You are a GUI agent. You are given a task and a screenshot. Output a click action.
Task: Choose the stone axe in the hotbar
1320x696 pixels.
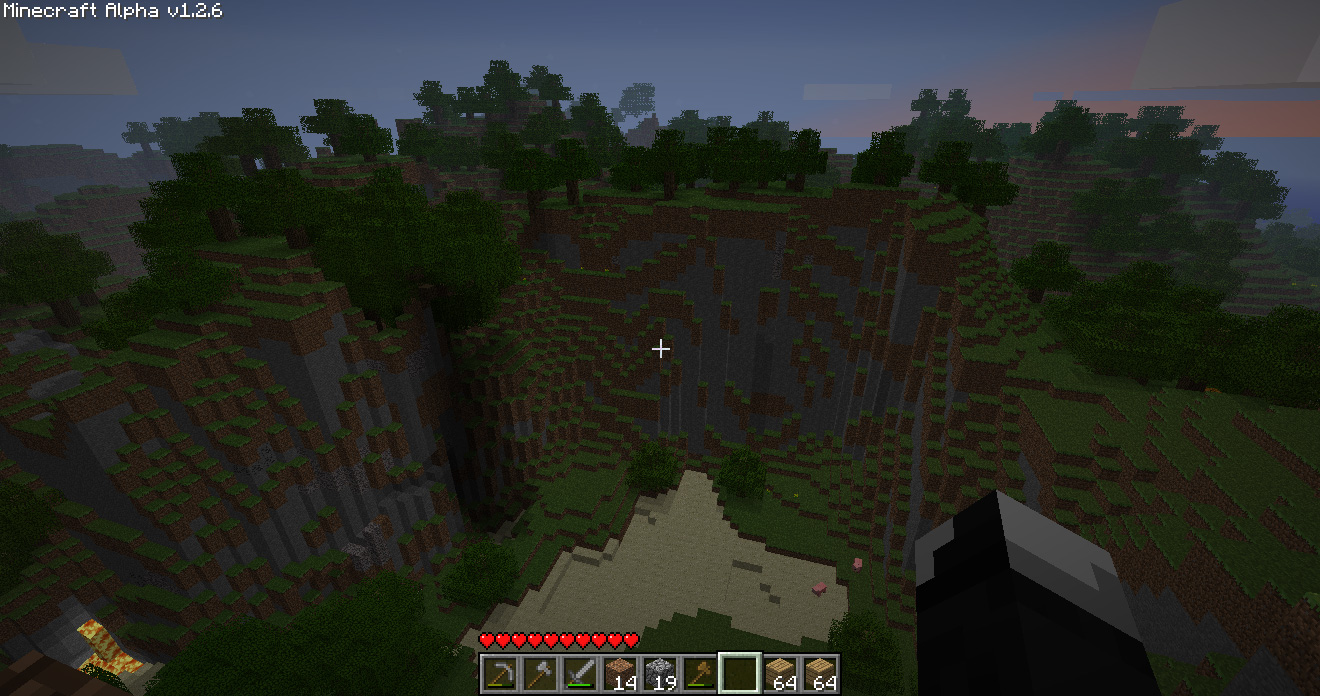540,674
